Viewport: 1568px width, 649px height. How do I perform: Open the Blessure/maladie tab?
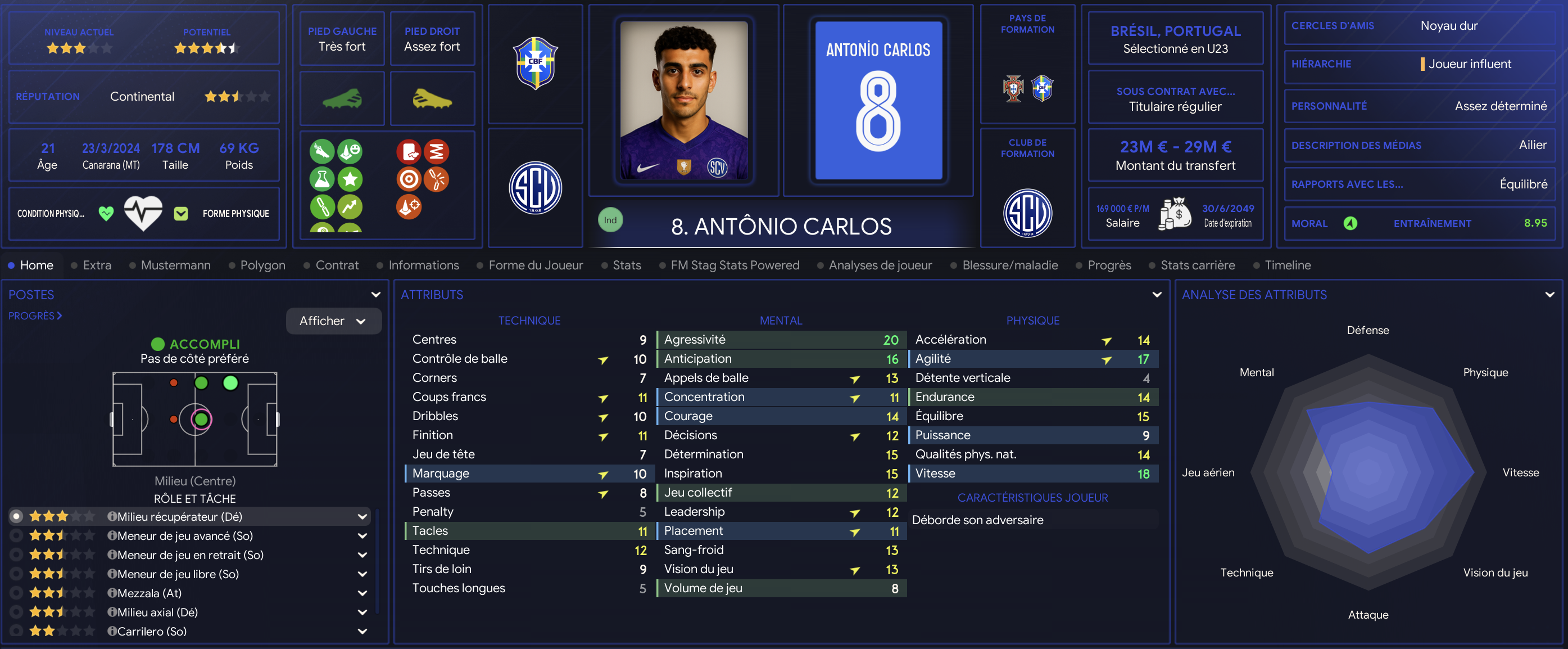coord(1009,265)
